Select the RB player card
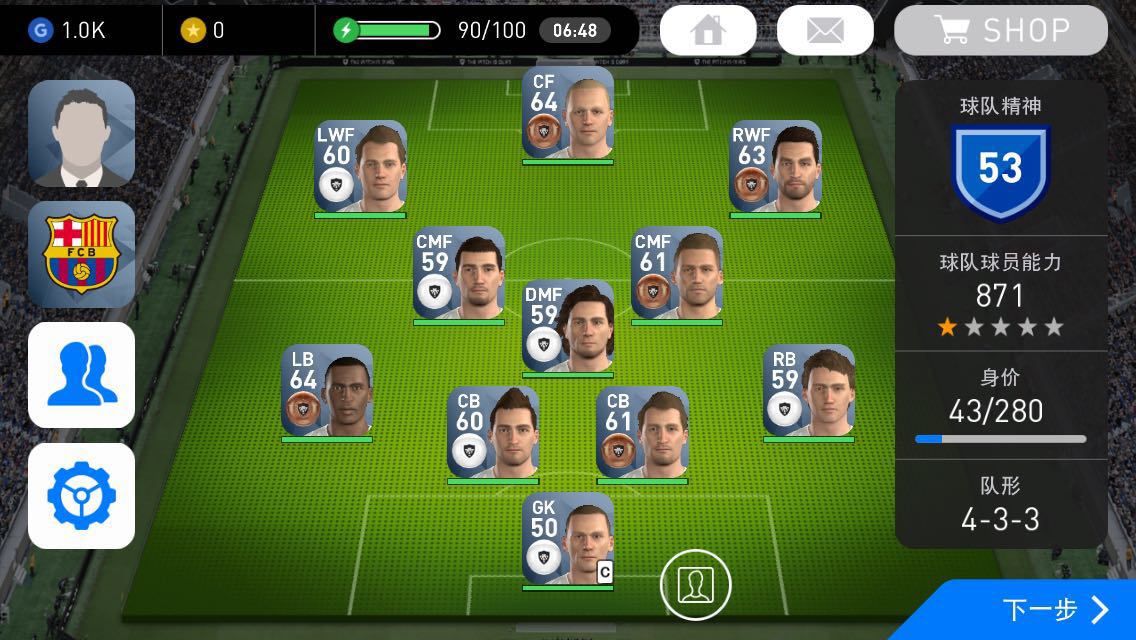This screenshot has height=640, width=1136. 808,391
